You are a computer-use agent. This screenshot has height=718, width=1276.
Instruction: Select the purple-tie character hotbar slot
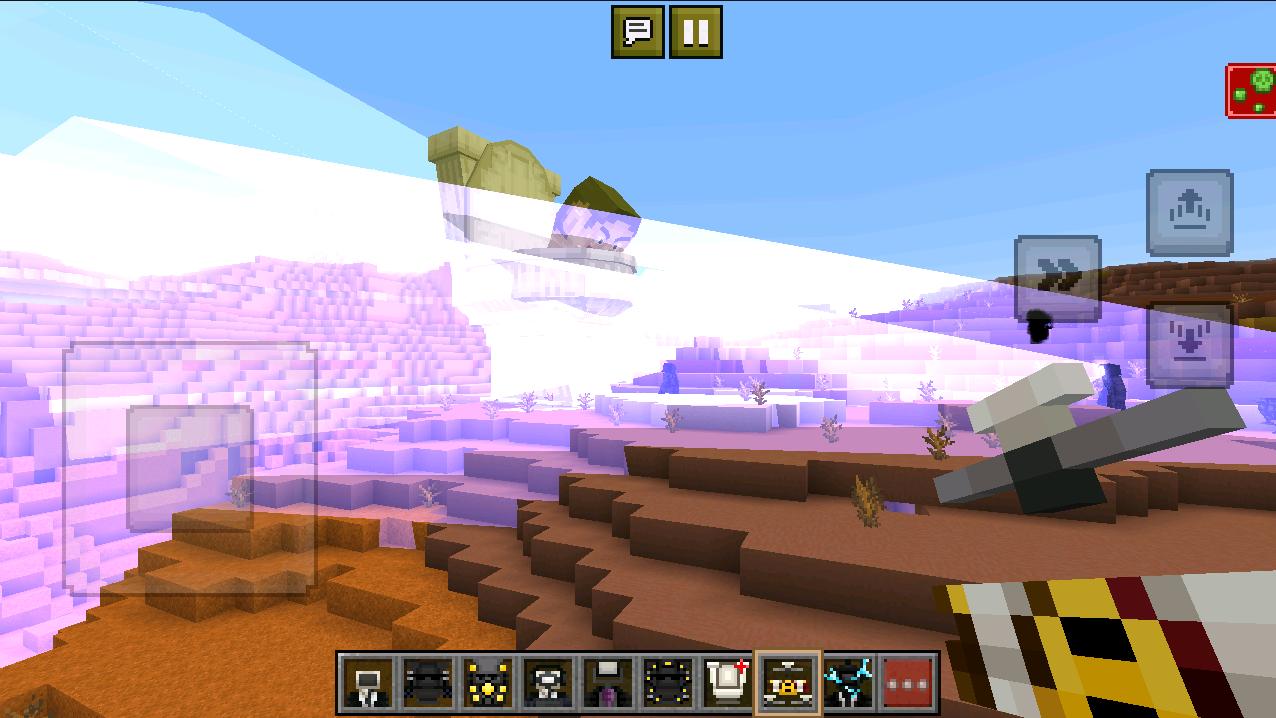(608, 683)
